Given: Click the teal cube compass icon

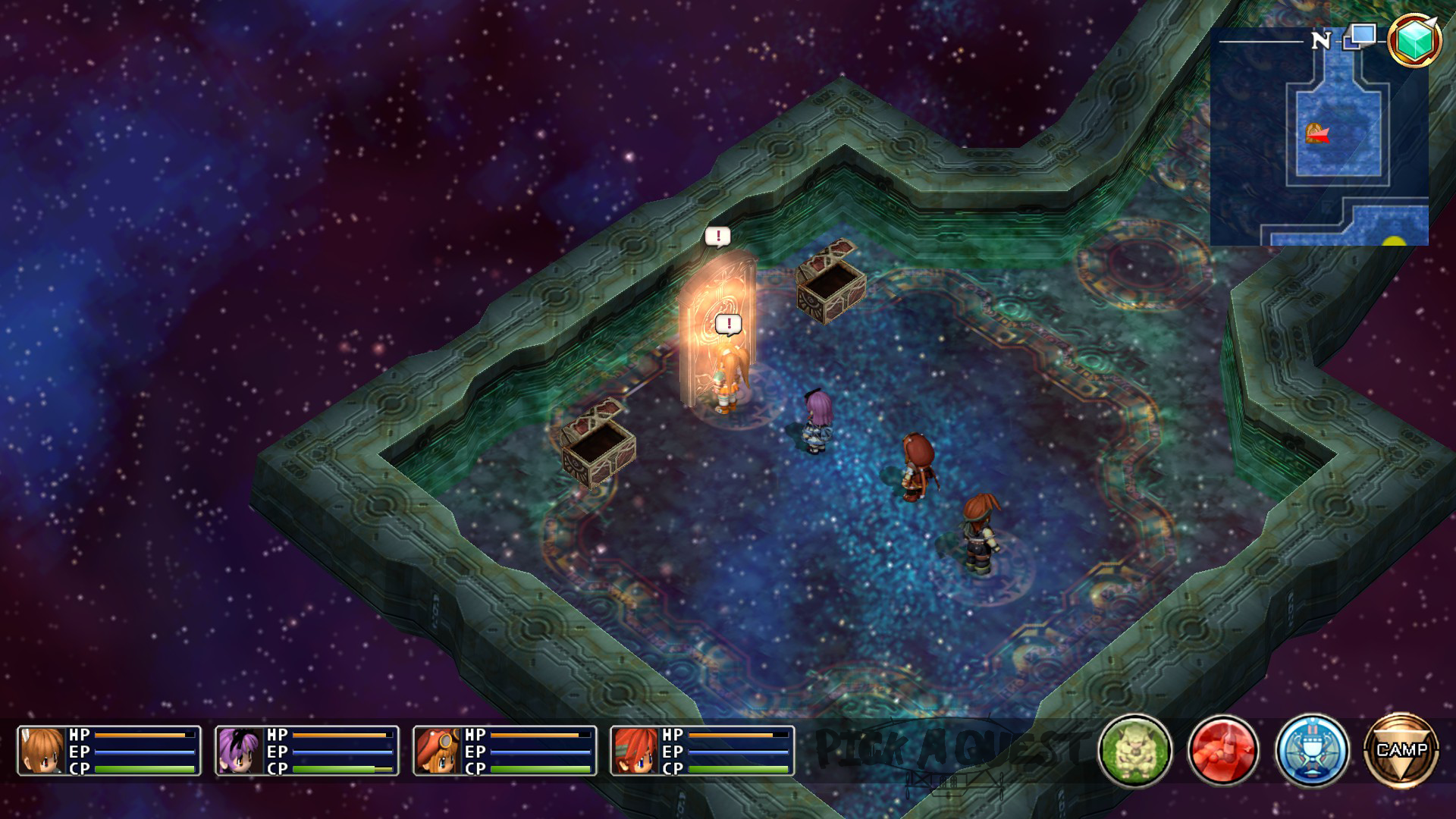Looking at the screenshot, I should click(1414, 39).
